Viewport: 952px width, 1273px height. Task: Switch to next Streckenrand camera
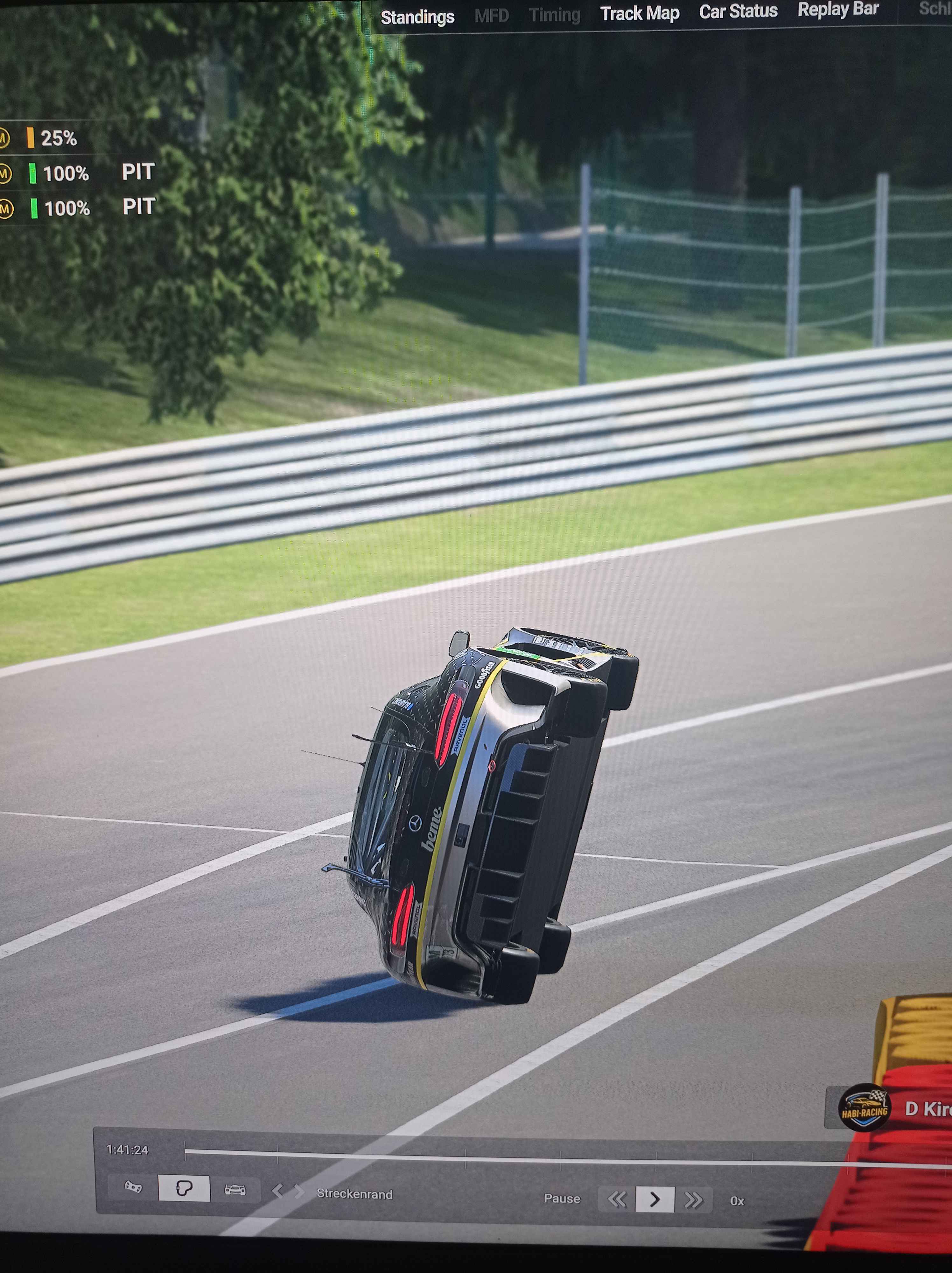[298, 1191]
